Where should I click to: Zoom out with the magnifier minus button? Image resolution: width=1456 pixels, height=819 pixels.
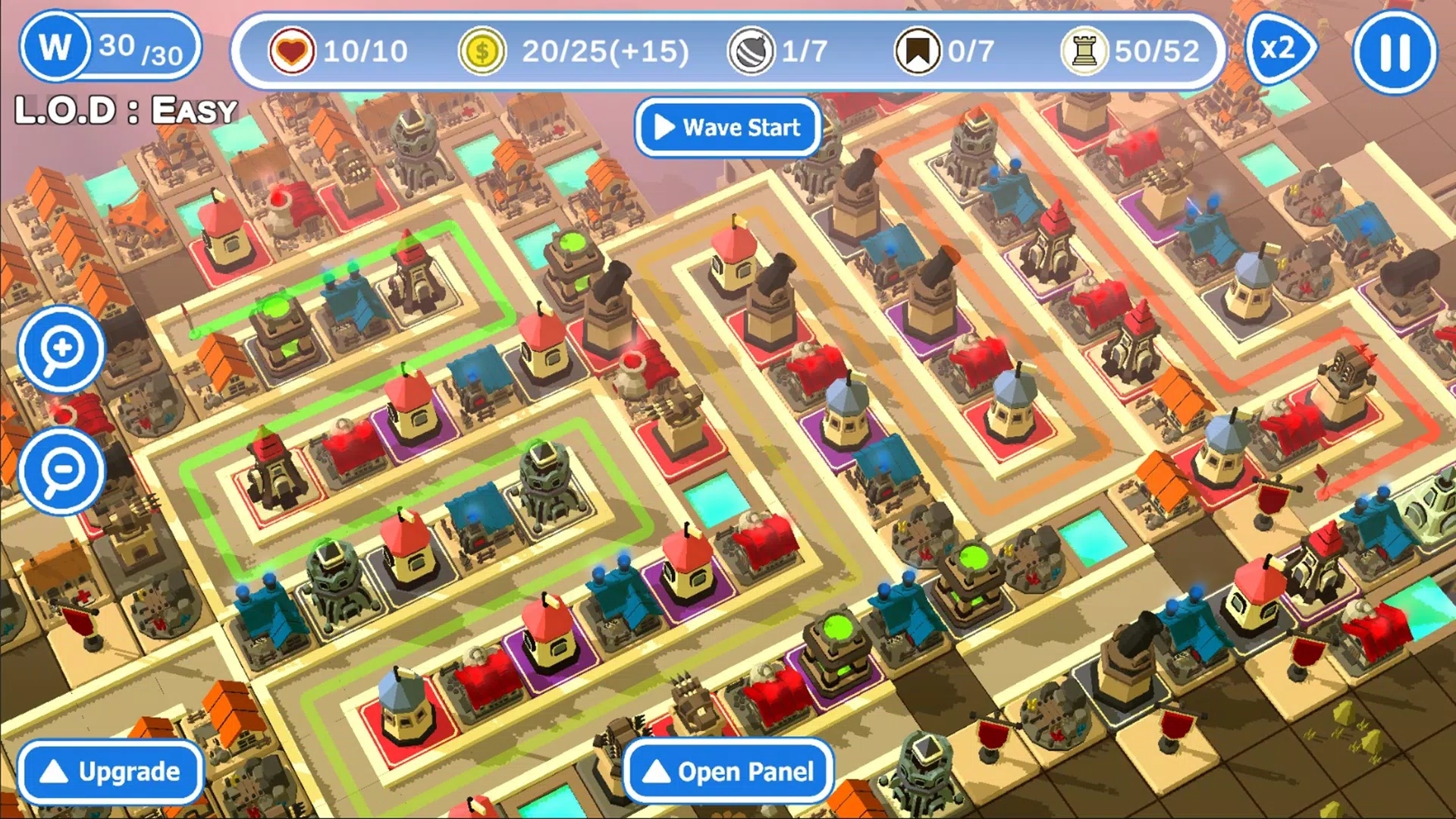tap(61, 471)
